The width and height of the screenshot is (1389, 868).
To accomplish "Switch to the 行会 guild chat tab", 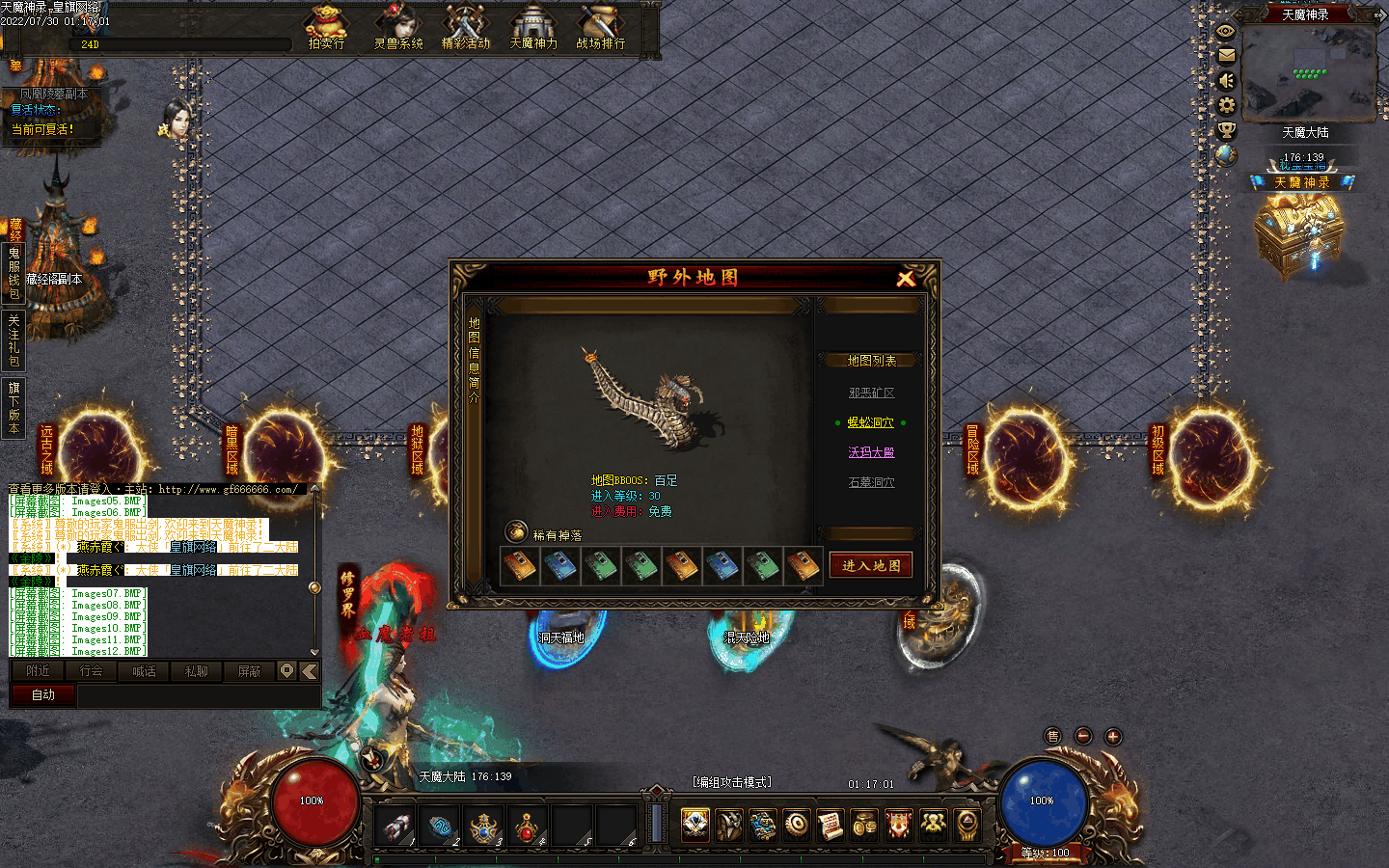I will click(91, 672).
